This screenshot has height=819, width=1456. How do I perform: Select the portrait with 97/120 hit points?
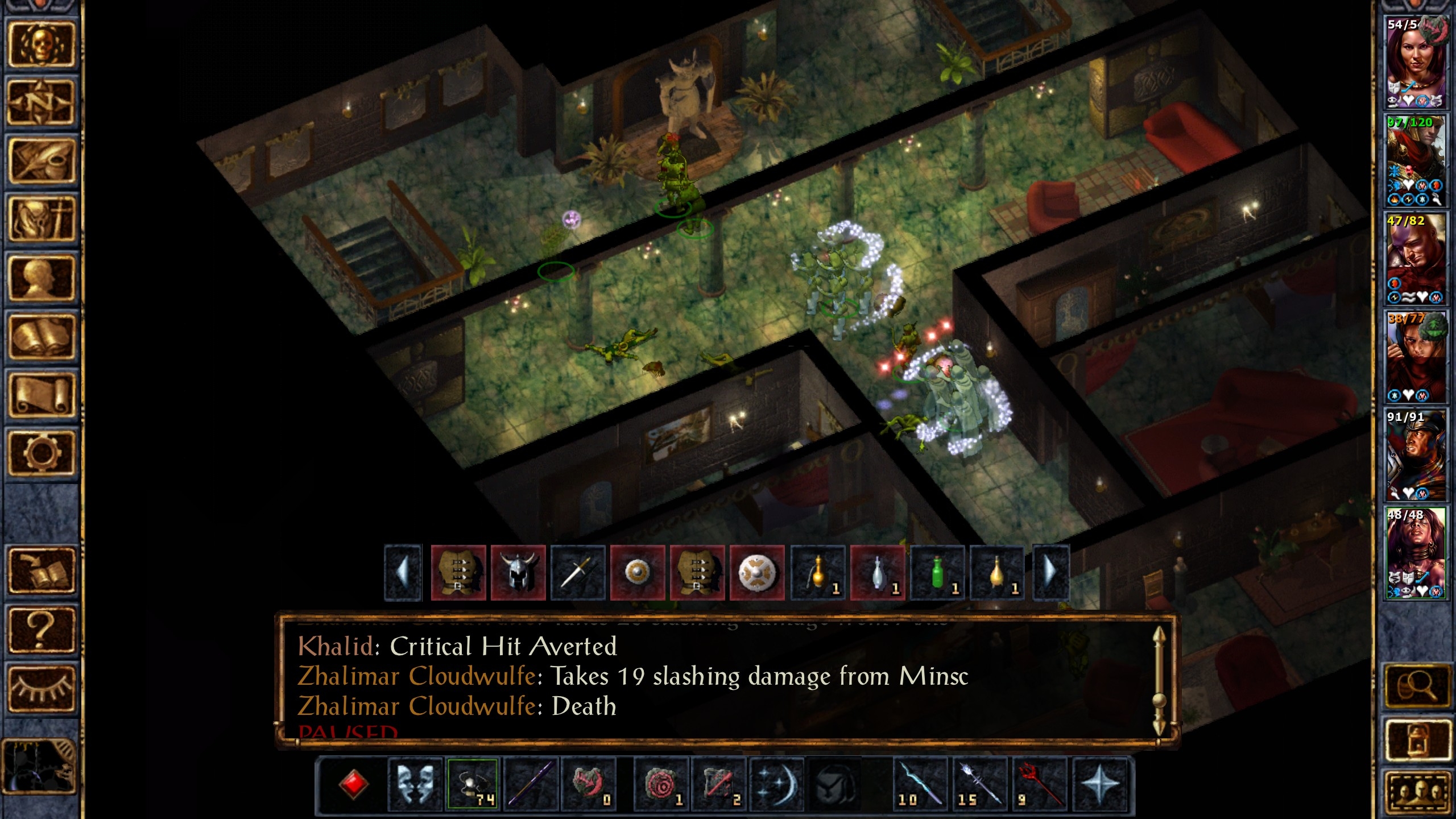click(x=1415, y=161)
